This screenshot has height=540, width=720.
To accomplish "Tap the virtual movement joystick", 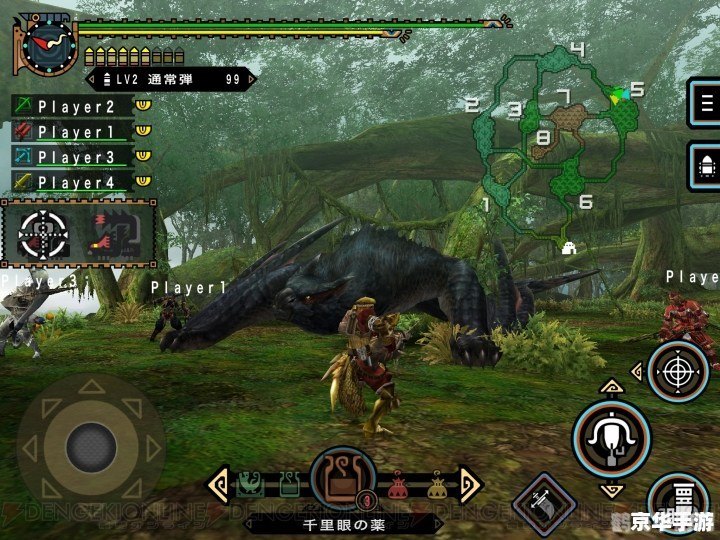I will click(91, 443).
